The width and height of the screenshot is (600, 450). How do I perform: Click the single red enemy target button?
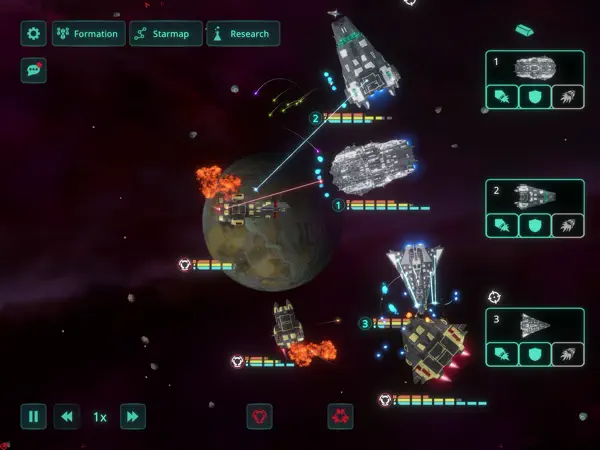[x=260, y=416]
